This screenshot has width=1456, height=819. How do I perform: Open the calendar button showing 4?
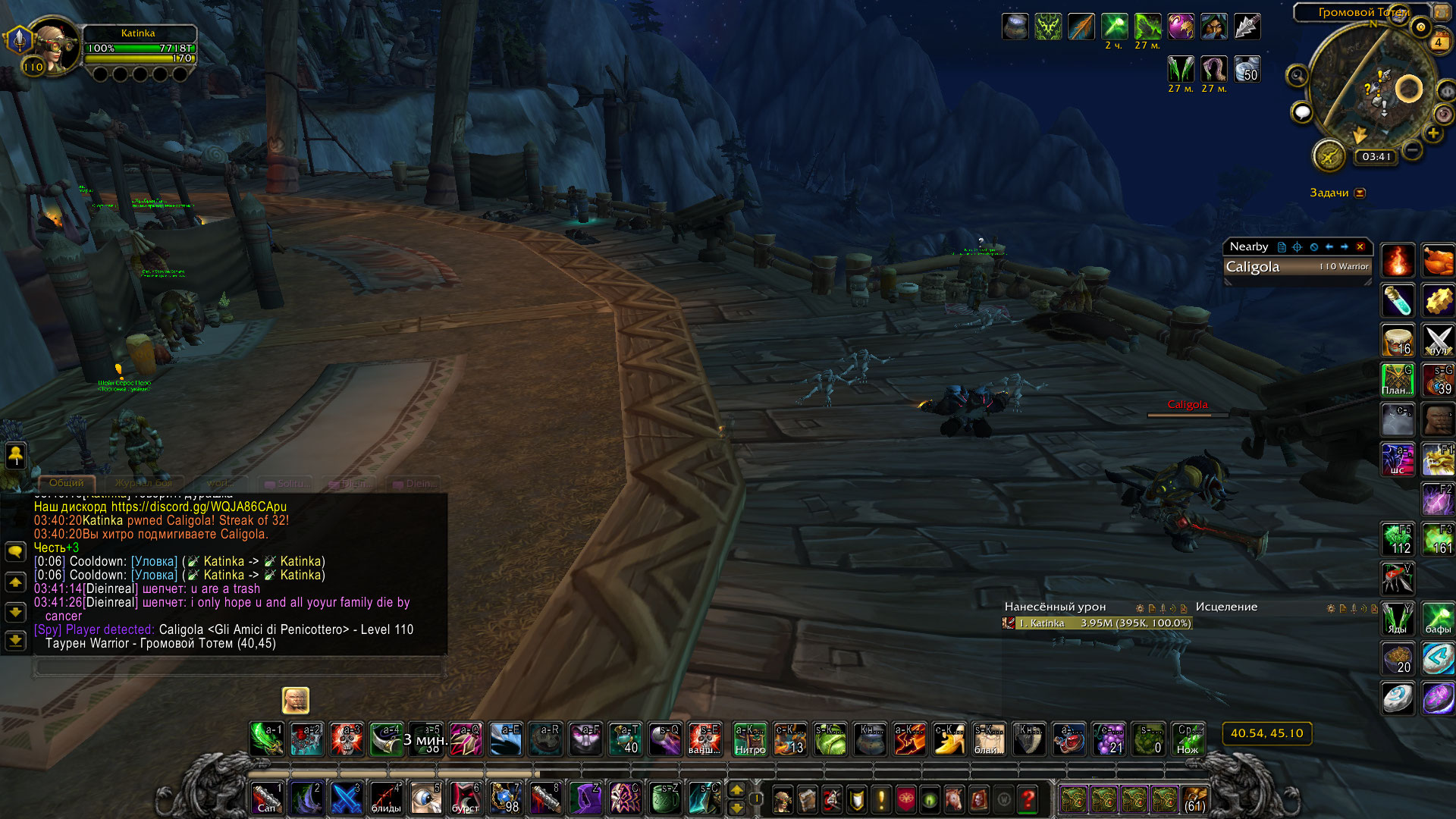point(1438,42)
